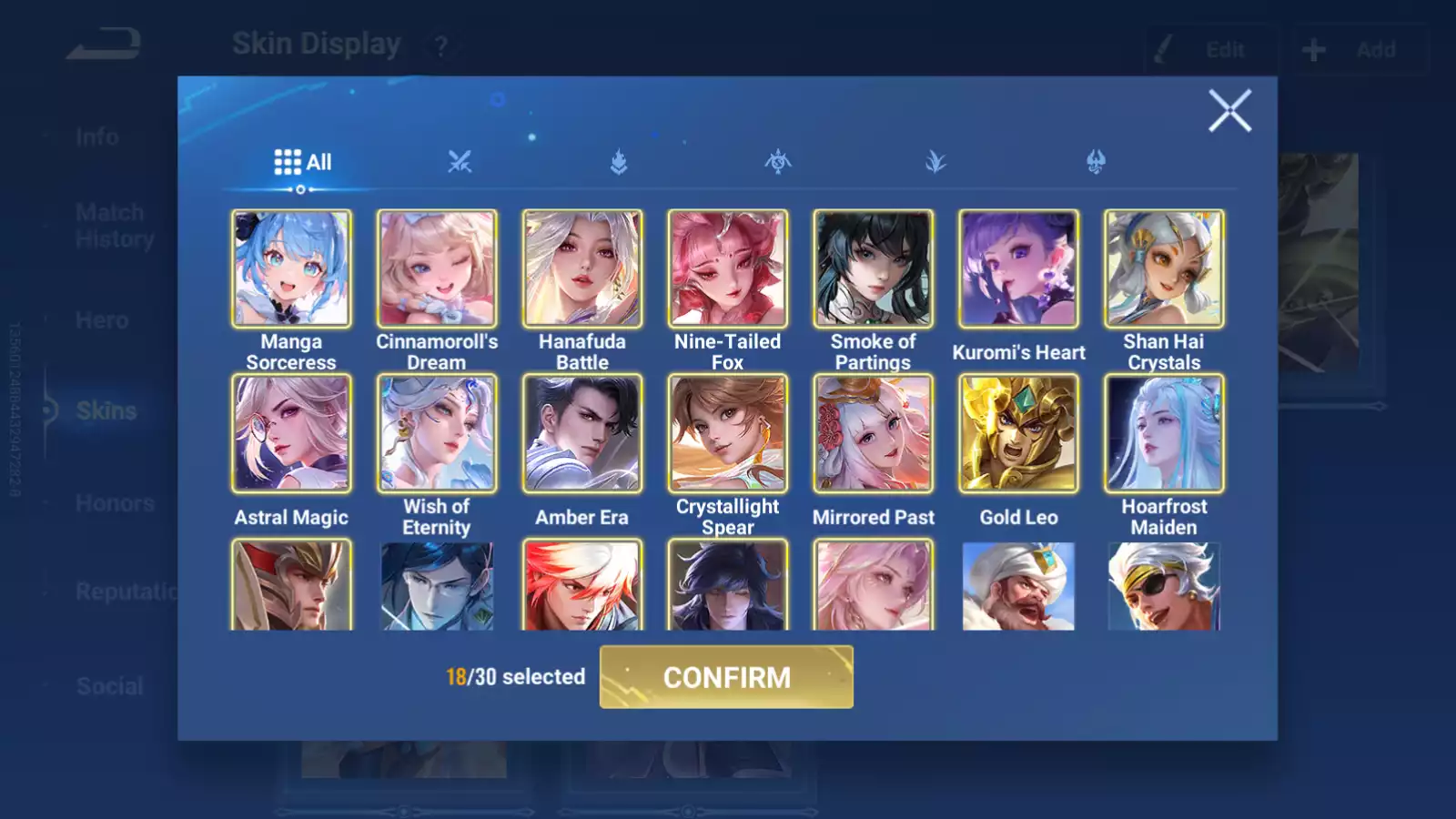This screenshot has width=1456, height=819.
Task: Select the Astral Magic skin
Action: click(291, 434)
